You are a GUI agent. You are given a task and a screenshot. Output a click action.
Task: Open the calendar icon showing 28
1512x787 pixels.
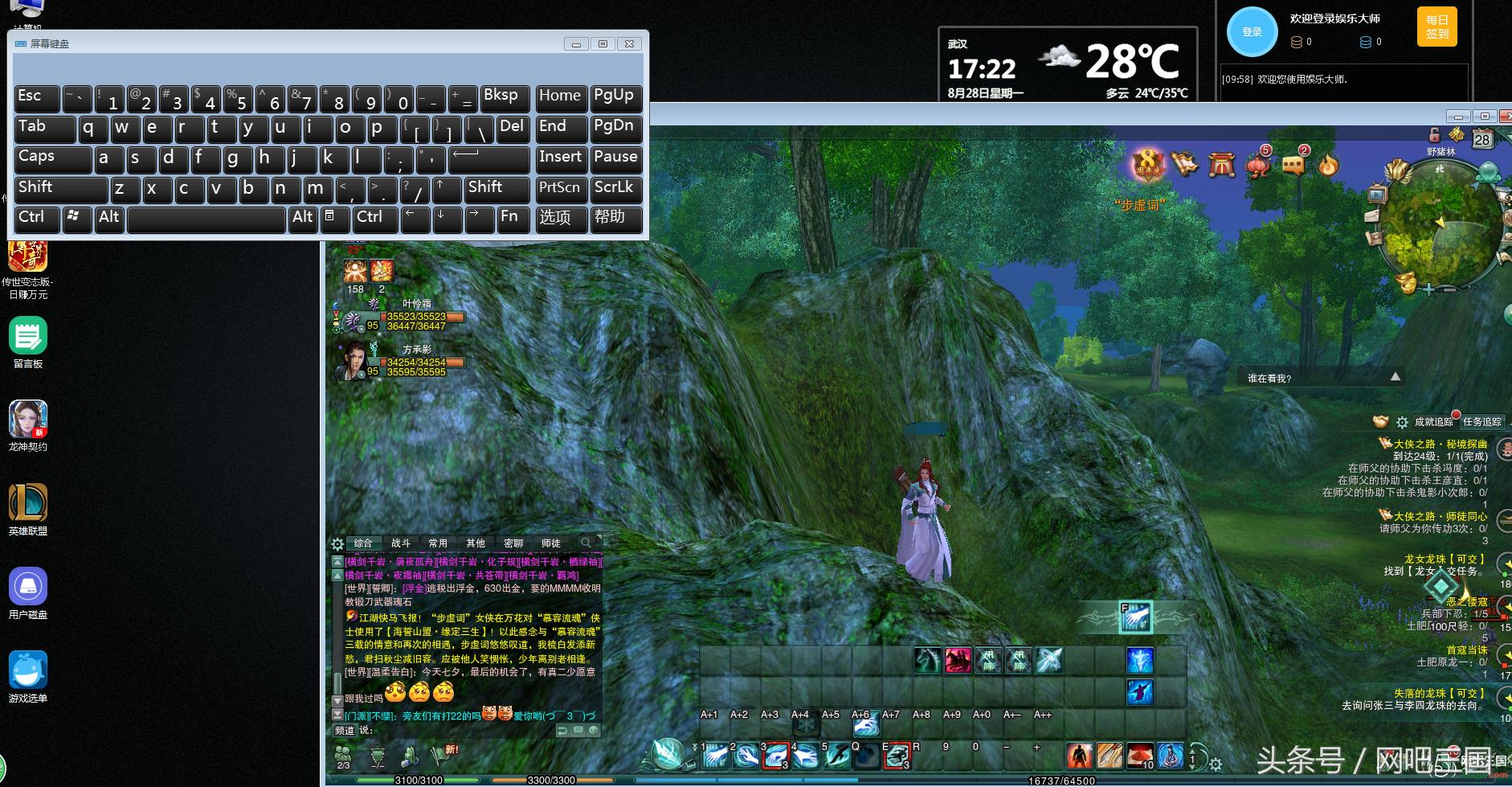1482,138
